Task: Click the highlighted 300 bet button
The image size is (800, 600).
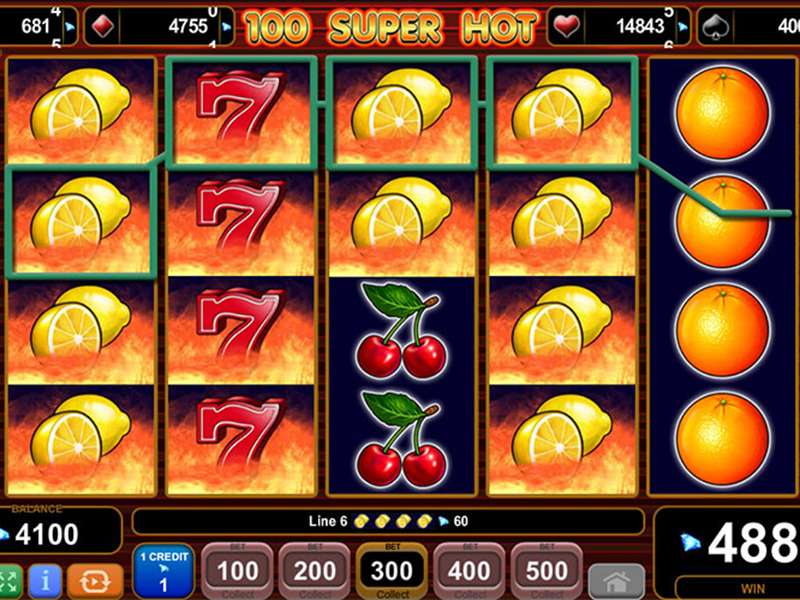Action: click(x=391, y=572)
